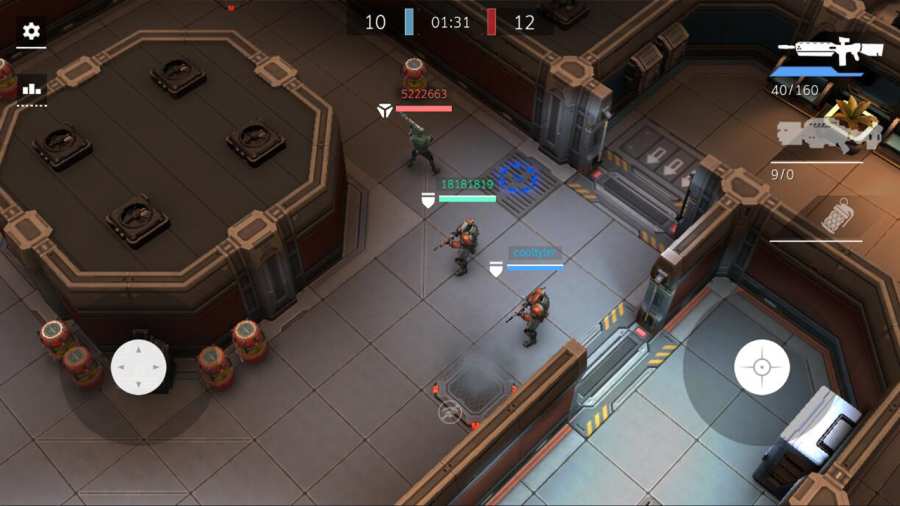Open the settings gear menu
Screen dimensions: 900x506
tap(31, 31)
